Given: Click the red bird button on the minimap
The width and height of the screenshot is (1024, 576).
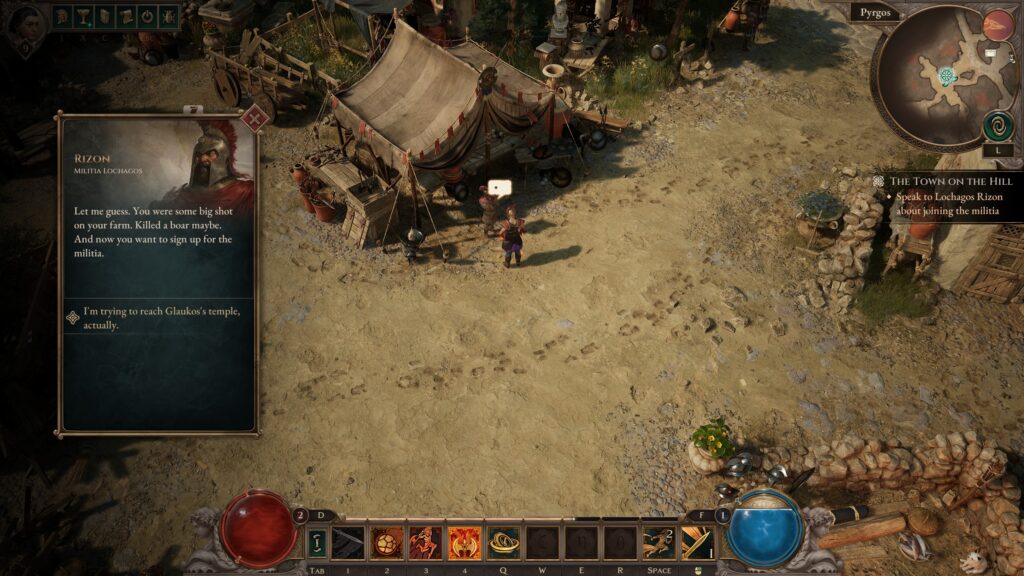Looking at the screenshot, I should pyautogui.click(x=997, y=26).
